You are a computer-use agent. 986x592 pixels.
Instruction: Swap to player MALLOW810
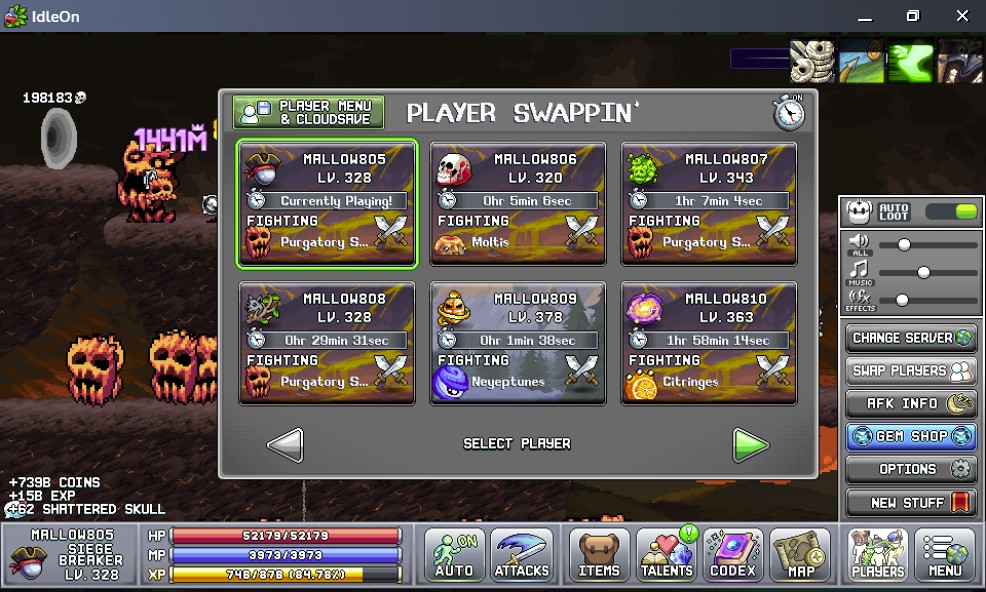click(709, 343)
